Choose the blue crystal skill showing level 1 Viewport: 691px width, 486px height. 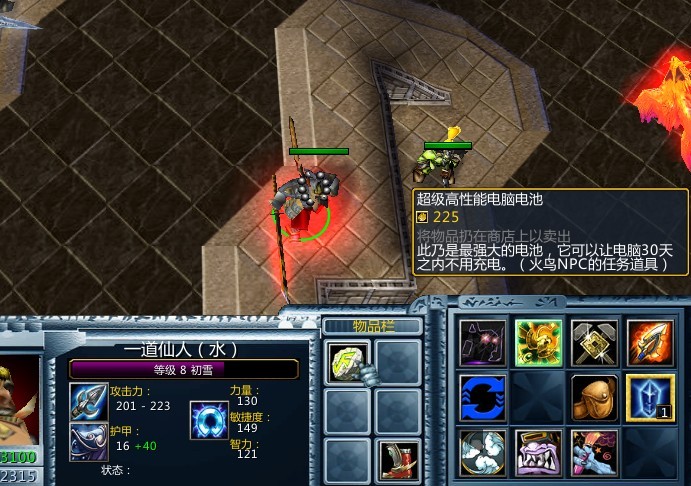click(650, 397)
